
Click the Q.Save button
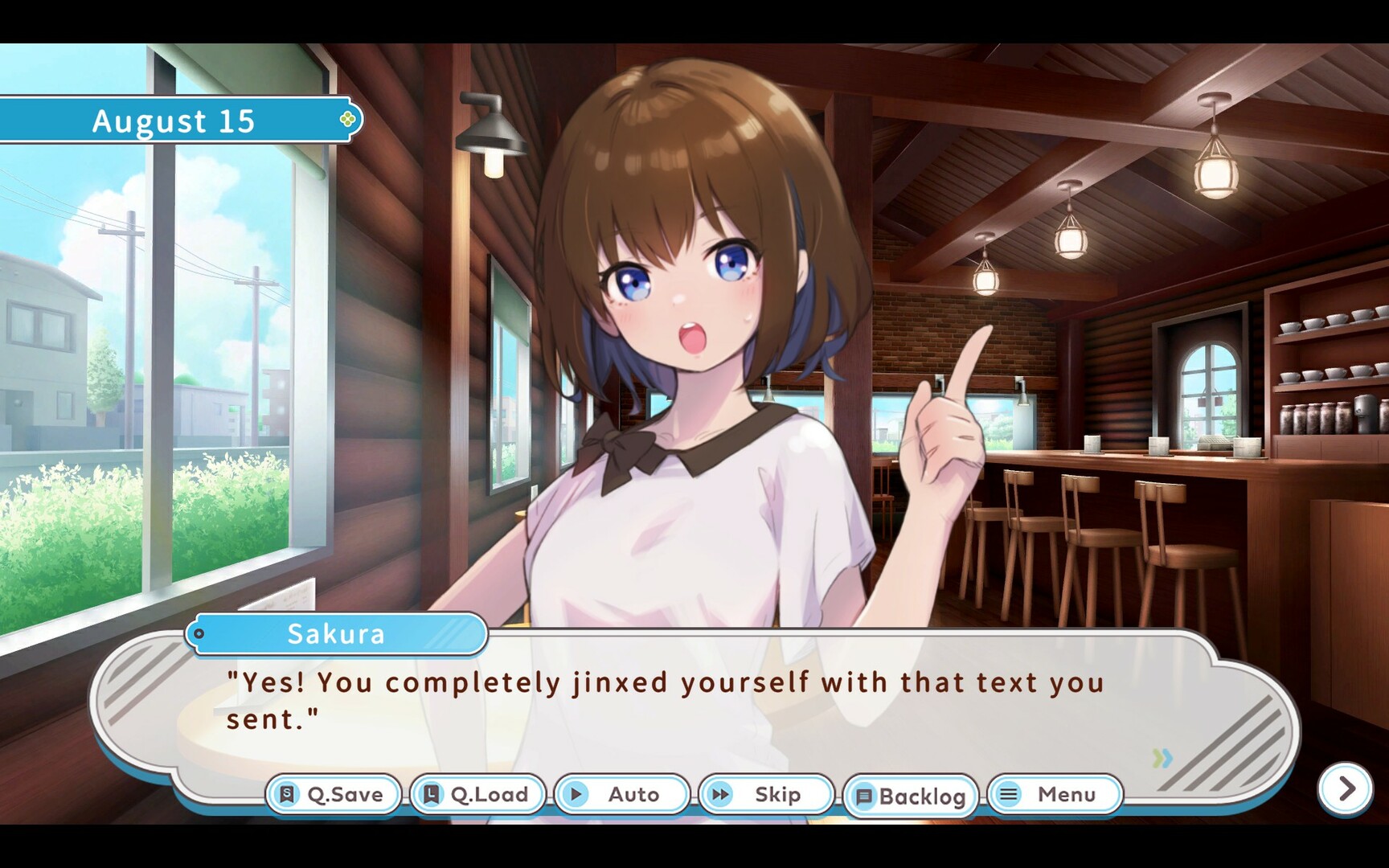tap(334, 795)
